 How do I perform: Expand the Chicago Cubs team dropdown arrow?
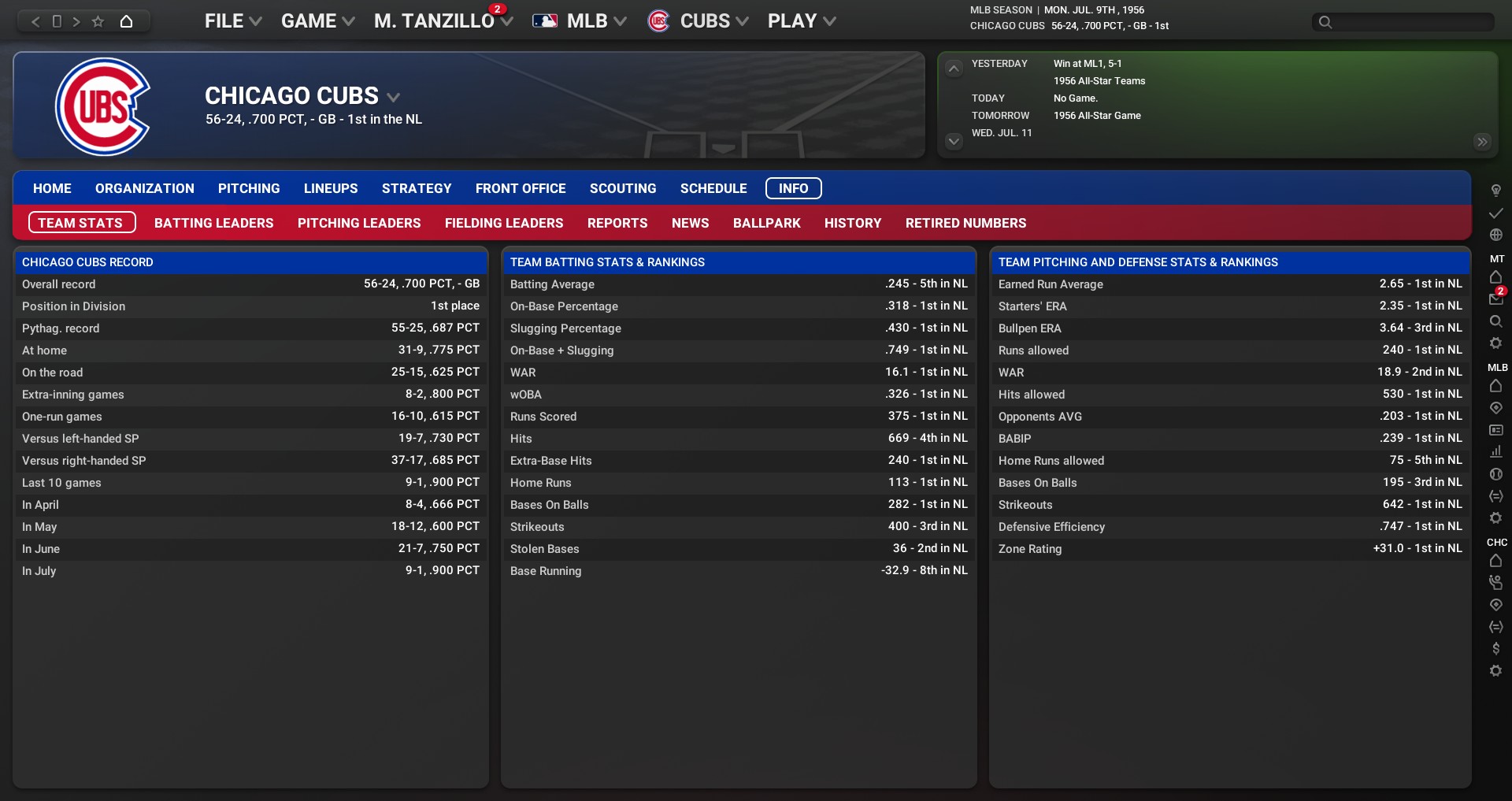394,97
